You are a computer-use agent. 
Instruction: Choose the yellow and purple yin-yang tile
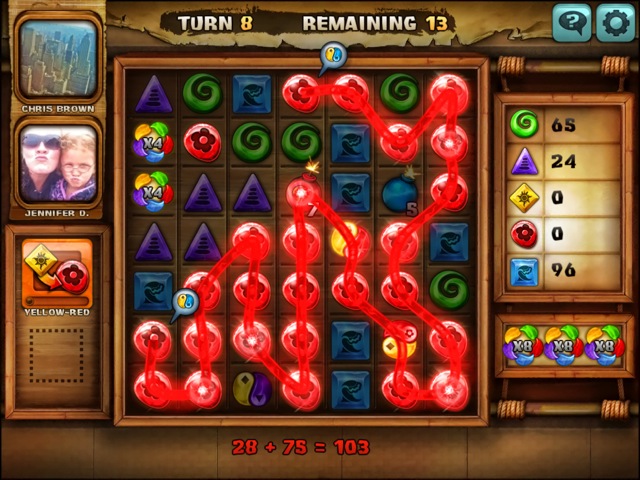tap(251, 387)
